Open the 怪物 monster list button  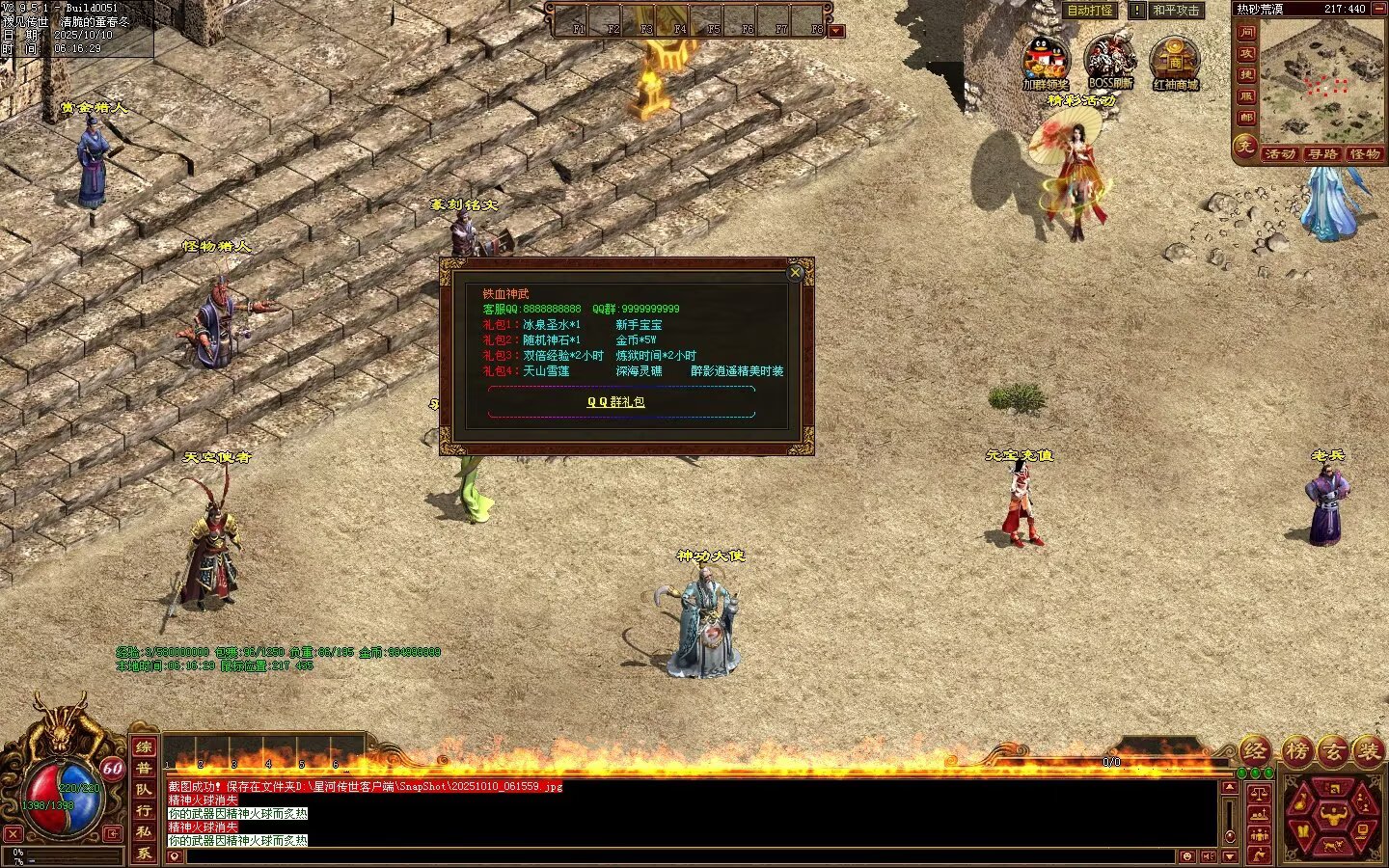click(1365, 154)
